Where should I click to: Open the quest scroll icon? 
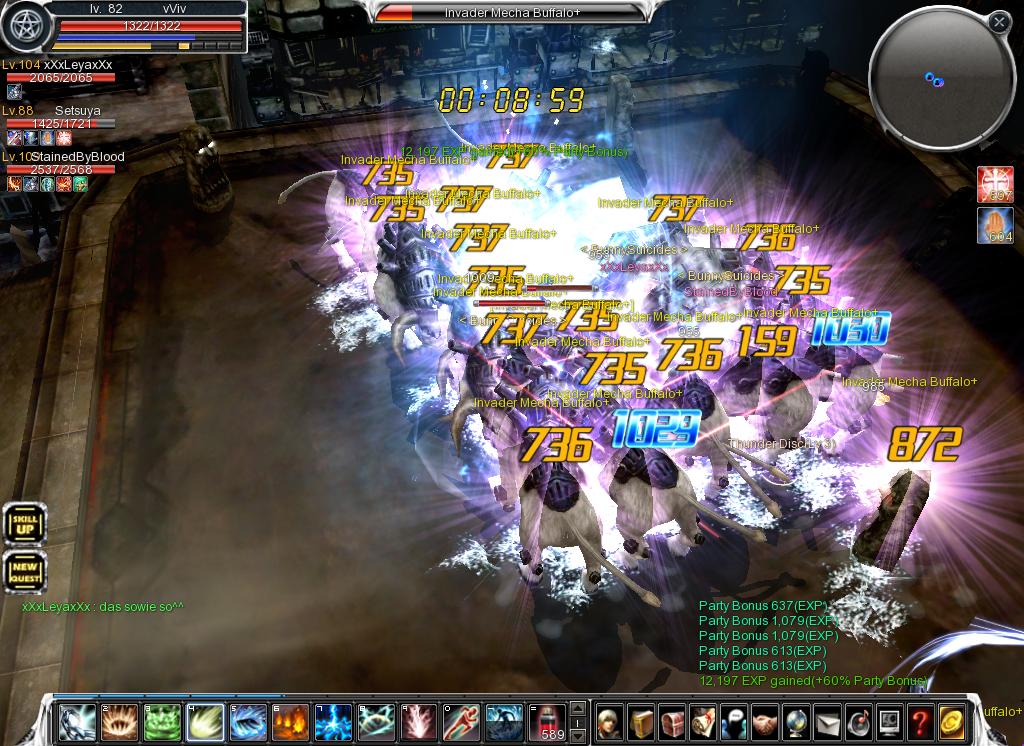tap(703, 720)
